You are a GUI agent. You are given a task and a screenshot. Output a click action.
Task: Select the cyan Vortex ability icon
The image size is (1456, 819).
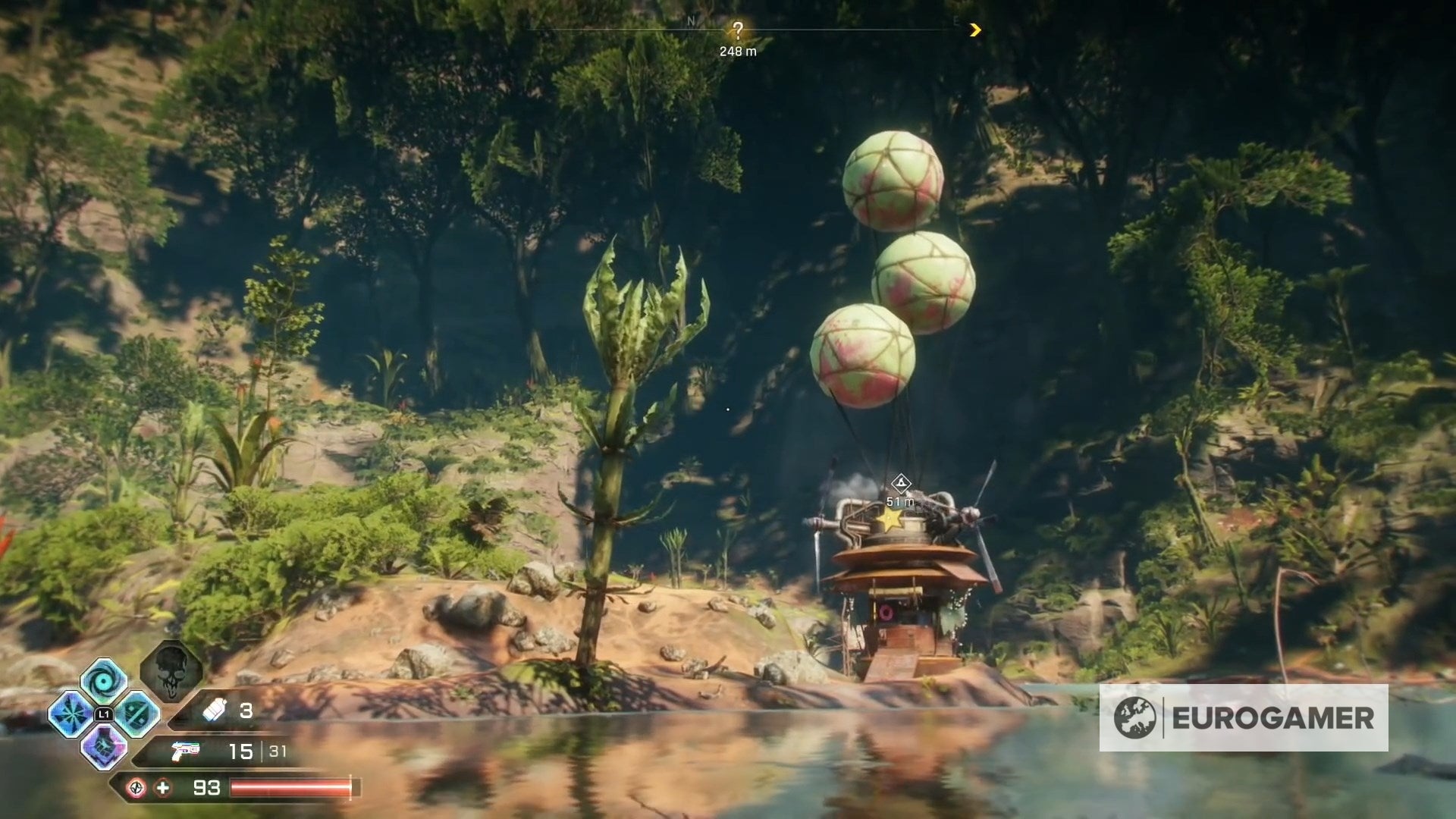click(x=102, y=682)
